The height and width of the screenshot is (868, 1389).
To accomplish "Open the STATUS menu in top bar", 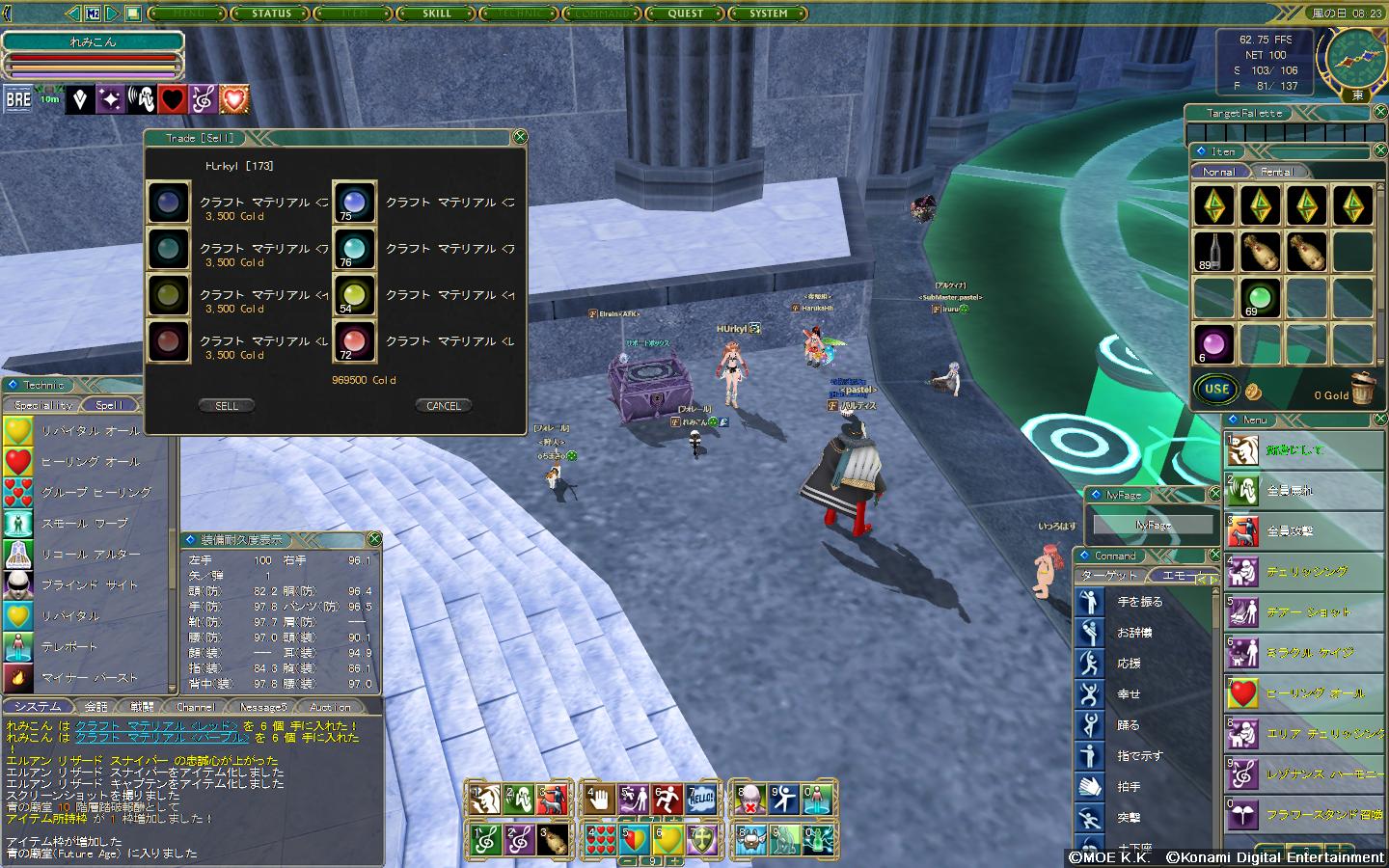I will tap(271, 14).
